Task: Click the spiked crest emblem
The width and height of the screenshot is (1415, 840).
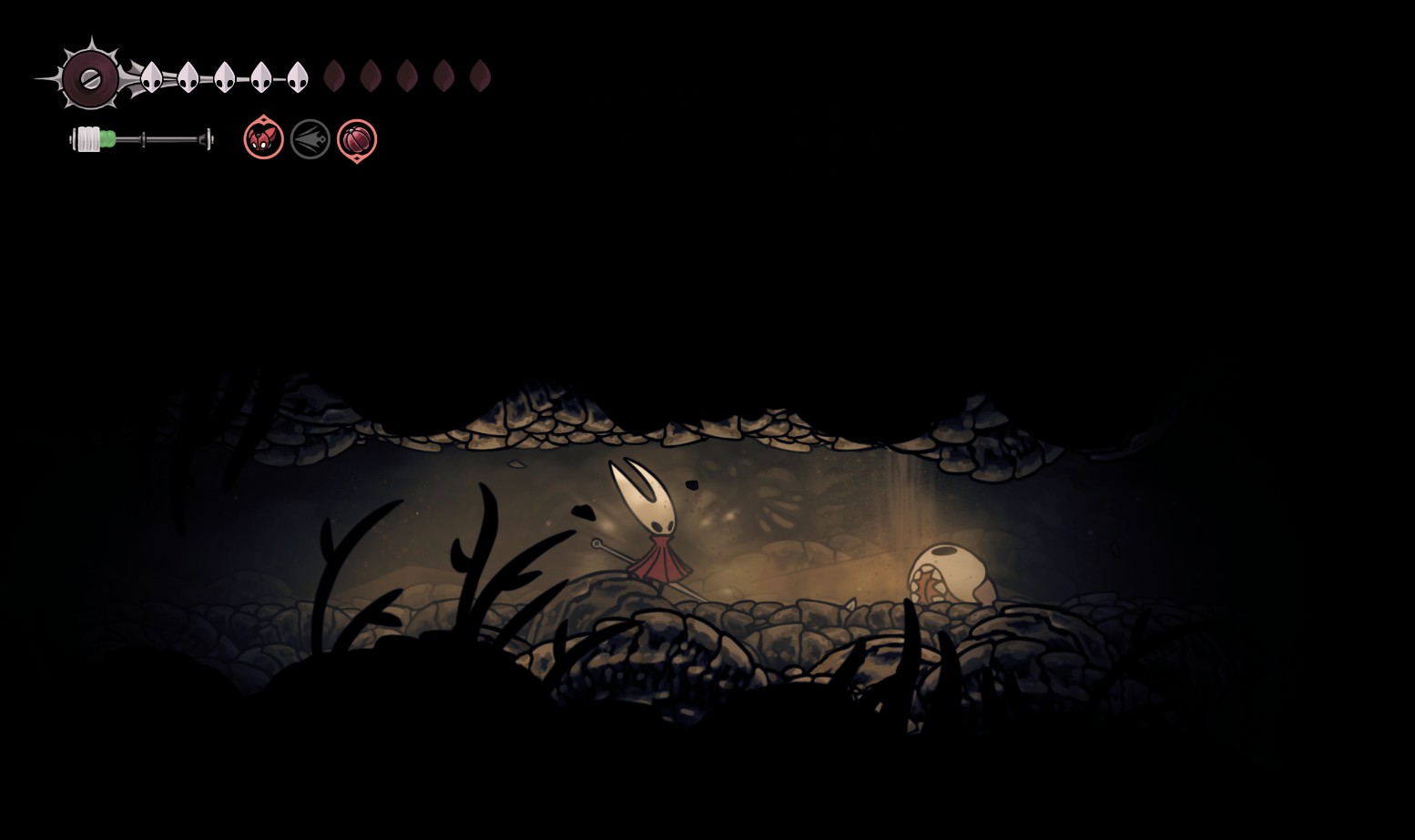Action: pyautogui.click(x=91, y=78)
